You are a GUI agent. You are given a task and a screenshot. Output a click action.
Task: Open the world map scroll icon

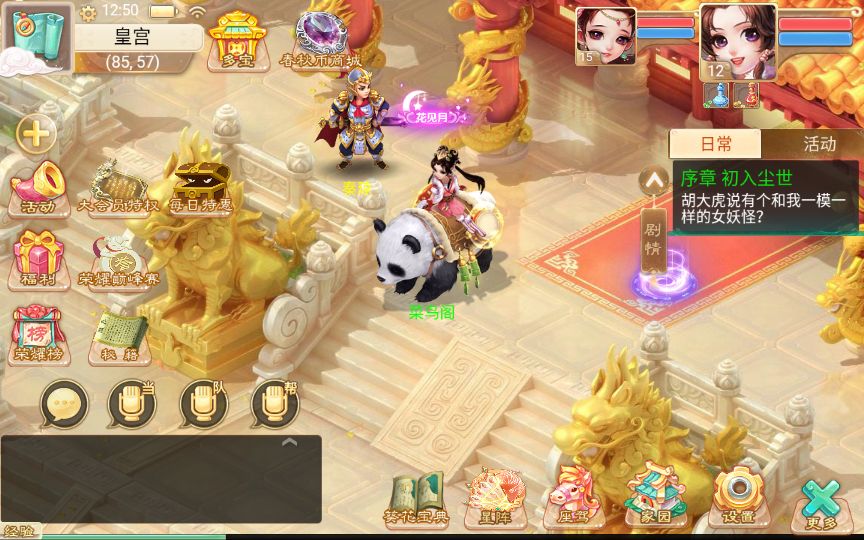pyautogui.click(x=37, y=35)
